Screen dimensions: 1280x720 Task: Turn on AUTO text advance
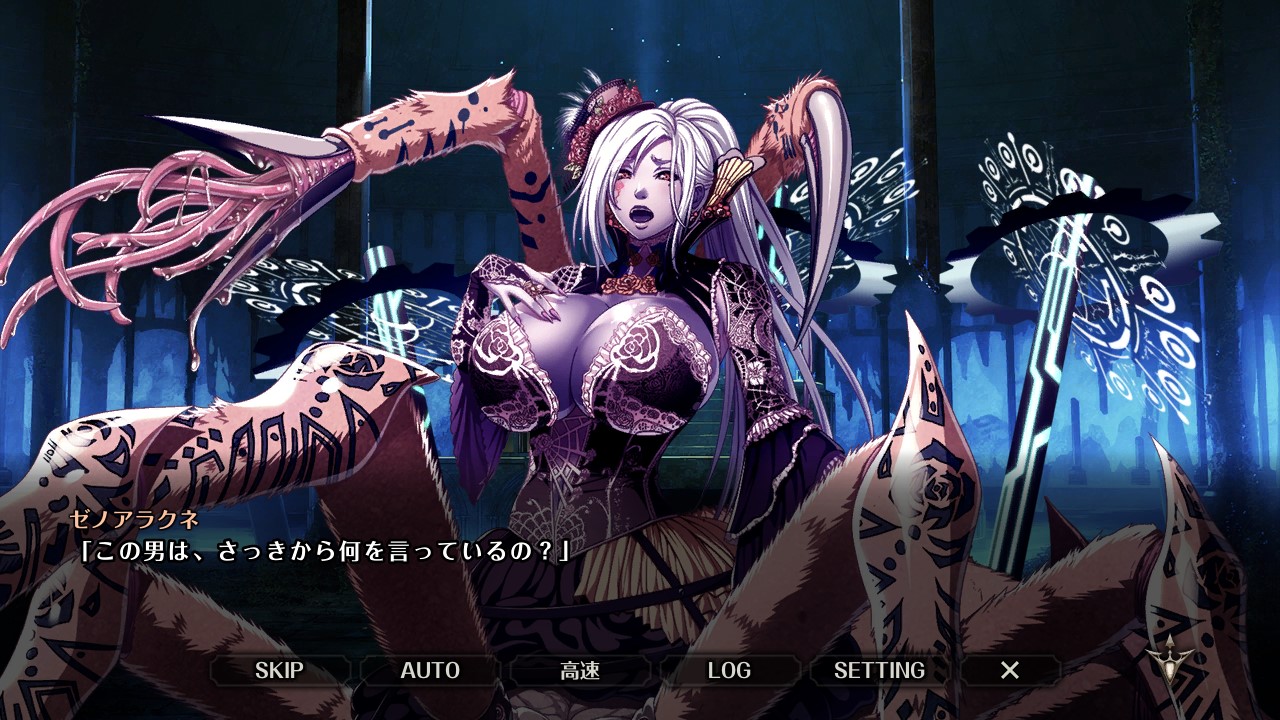[x=430, y=670]
